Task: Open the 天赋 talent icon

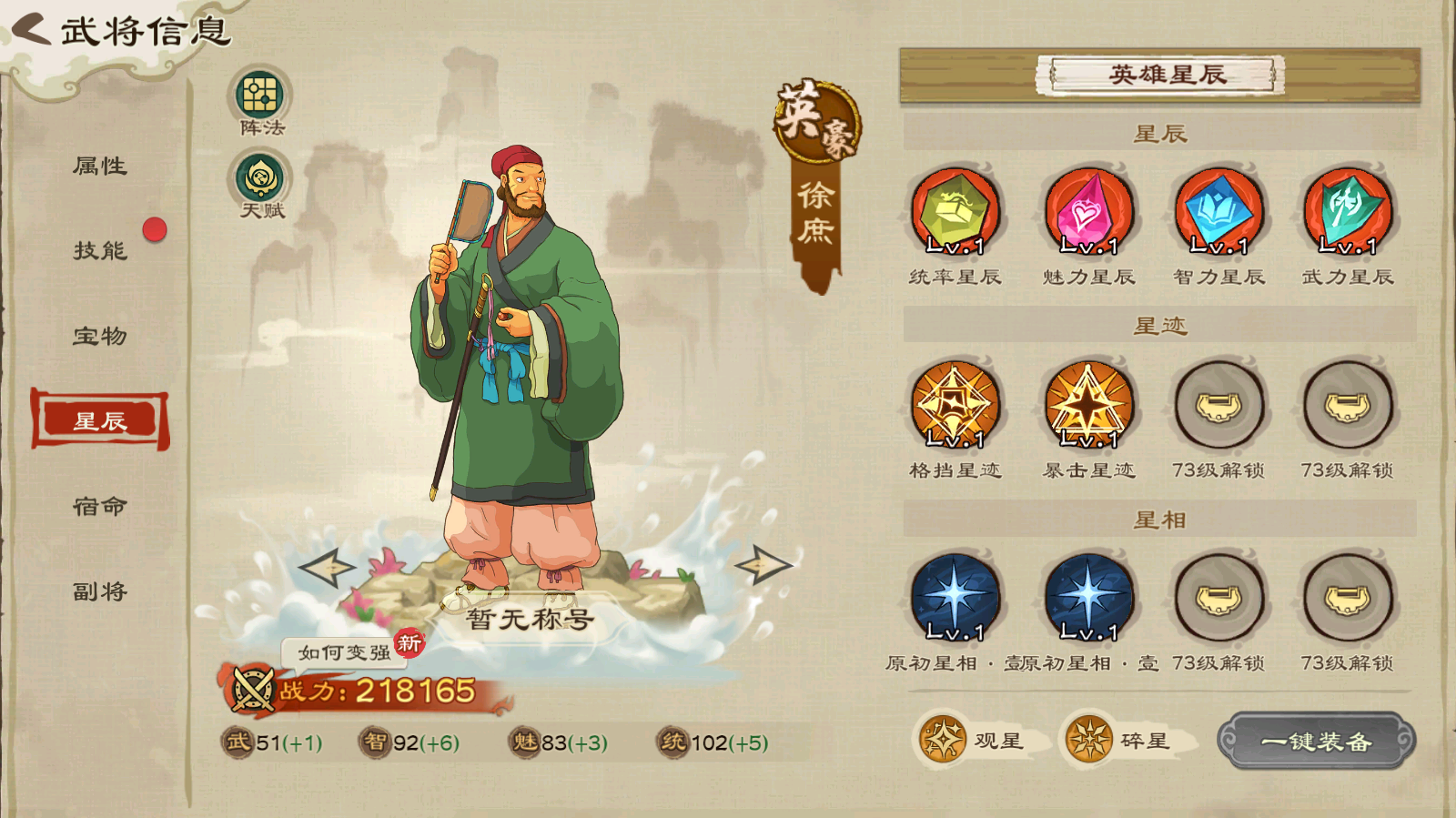Action: tap(260, 178)
